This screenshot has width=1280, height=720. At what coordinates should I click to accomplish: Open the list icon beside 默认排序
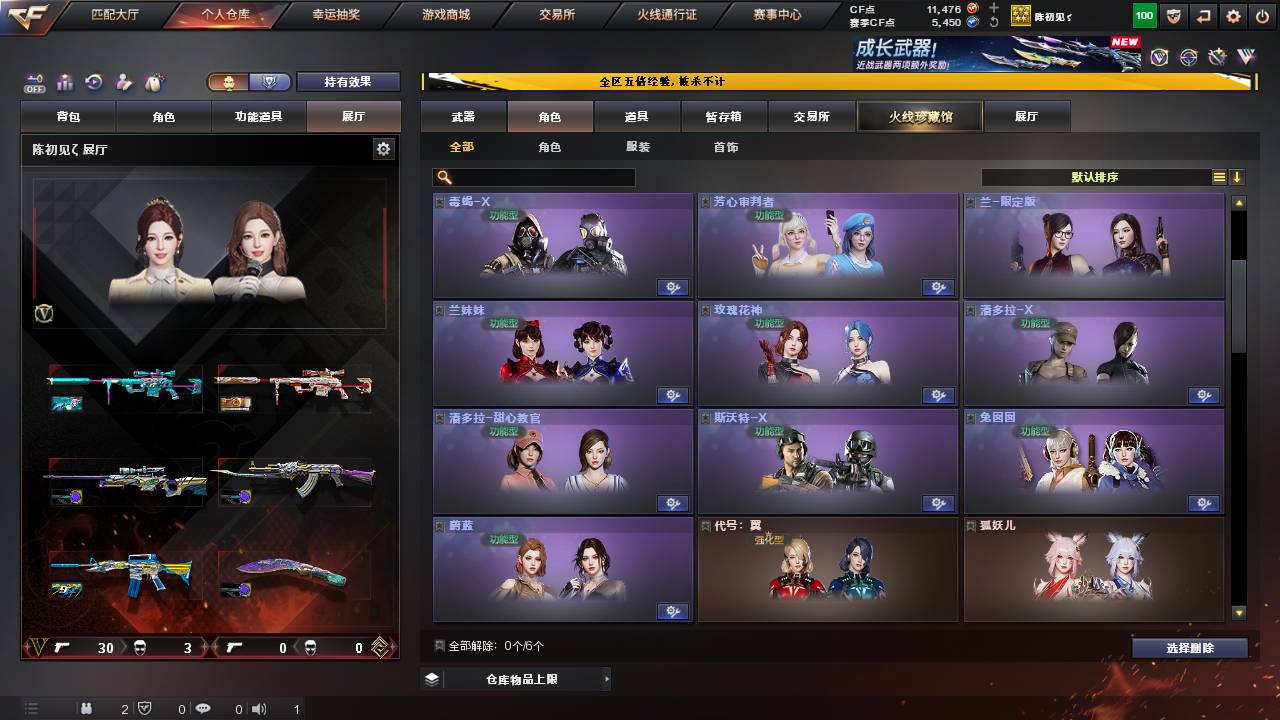coord(1218,176)
